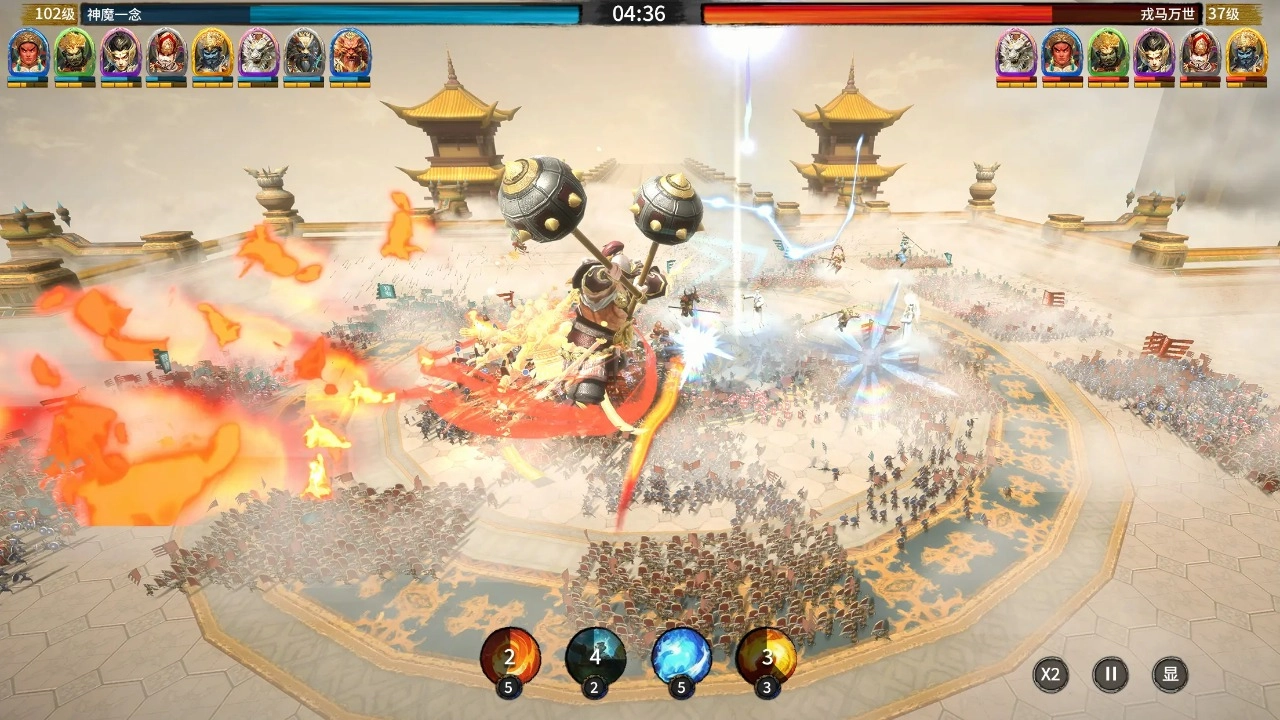This screenshot has width=1280, height=720.
Task: Click the 显 display toggle button
Action: pyautogui.click(x=1170, y=674)
